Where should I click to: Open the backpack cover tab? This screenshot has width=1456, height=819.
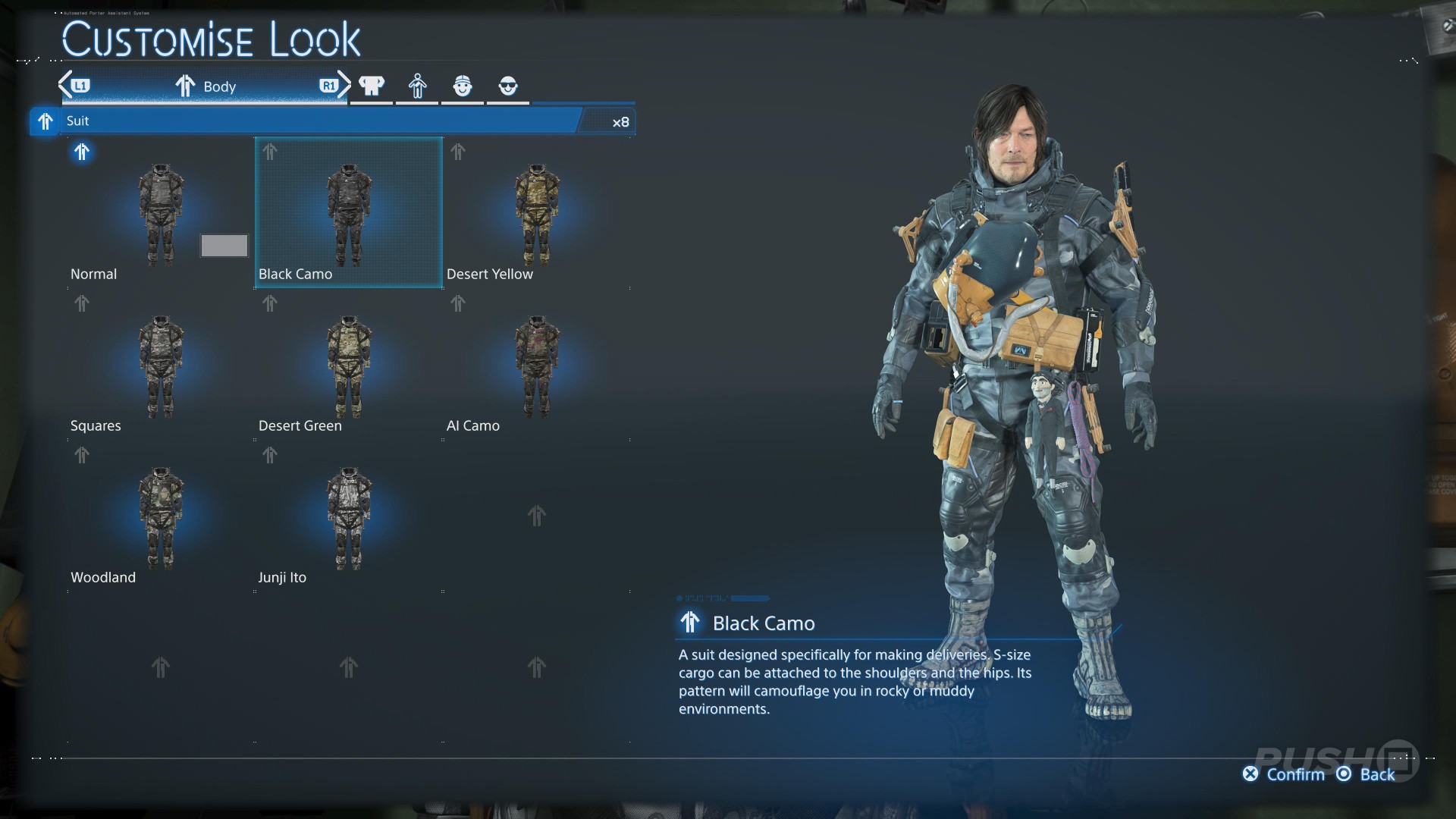(x=372, y=86)
